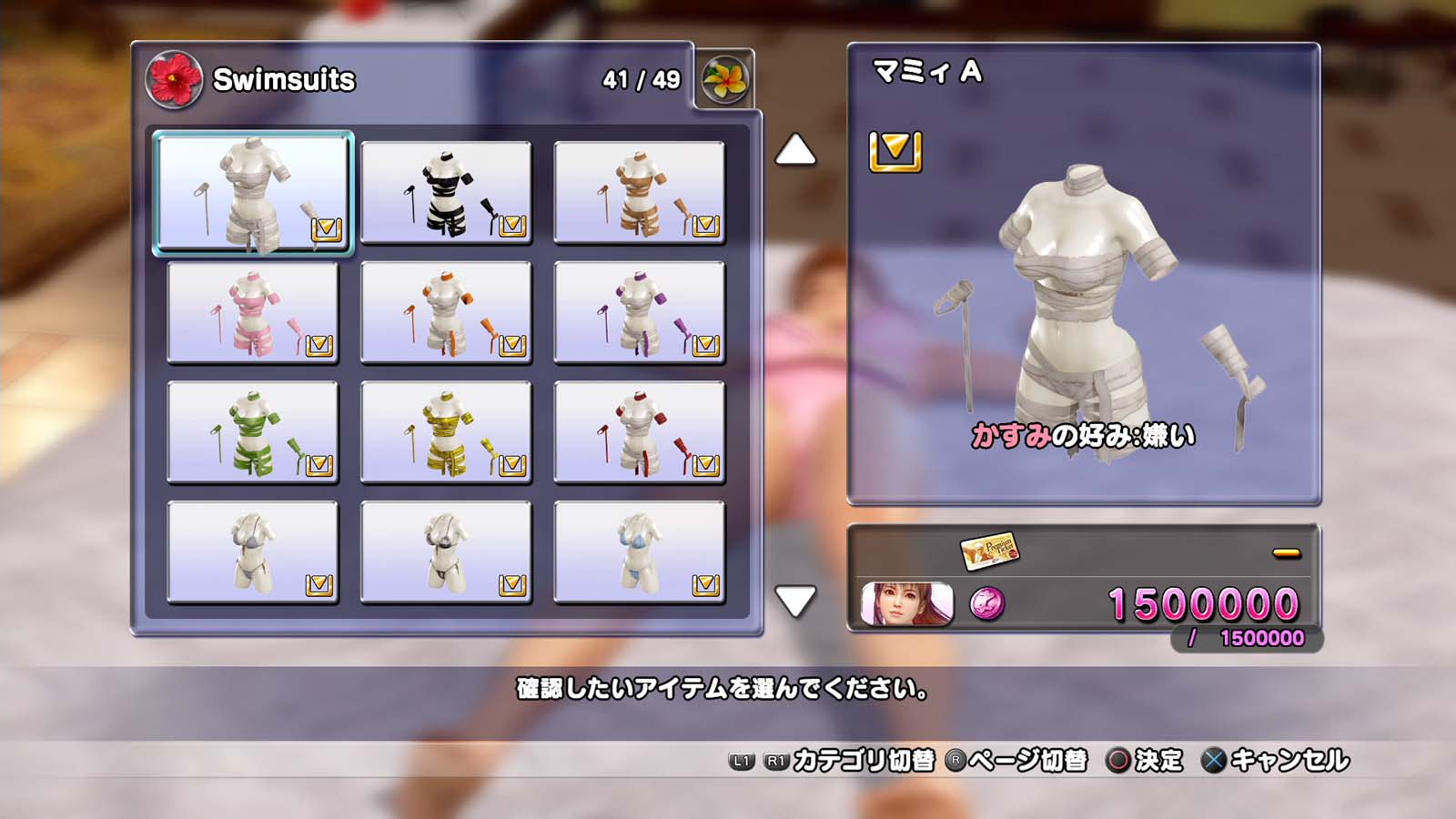Page up with the white up arrow
Image resolution: width=1456 pixels, height=819 pixels.
[x=794, y=150]
